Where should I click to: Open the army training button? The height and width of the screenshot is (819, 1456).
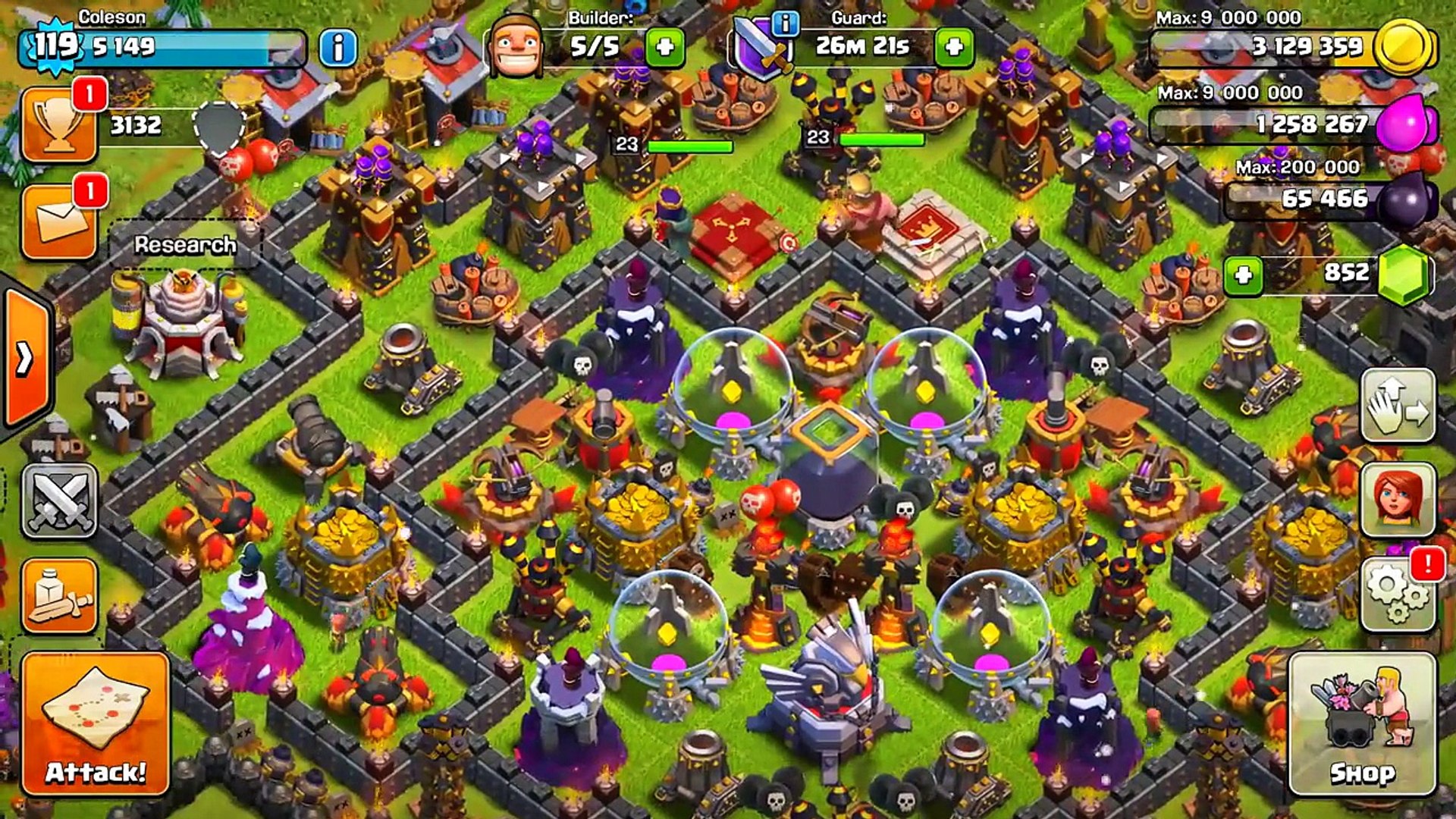tap(59, 596)
